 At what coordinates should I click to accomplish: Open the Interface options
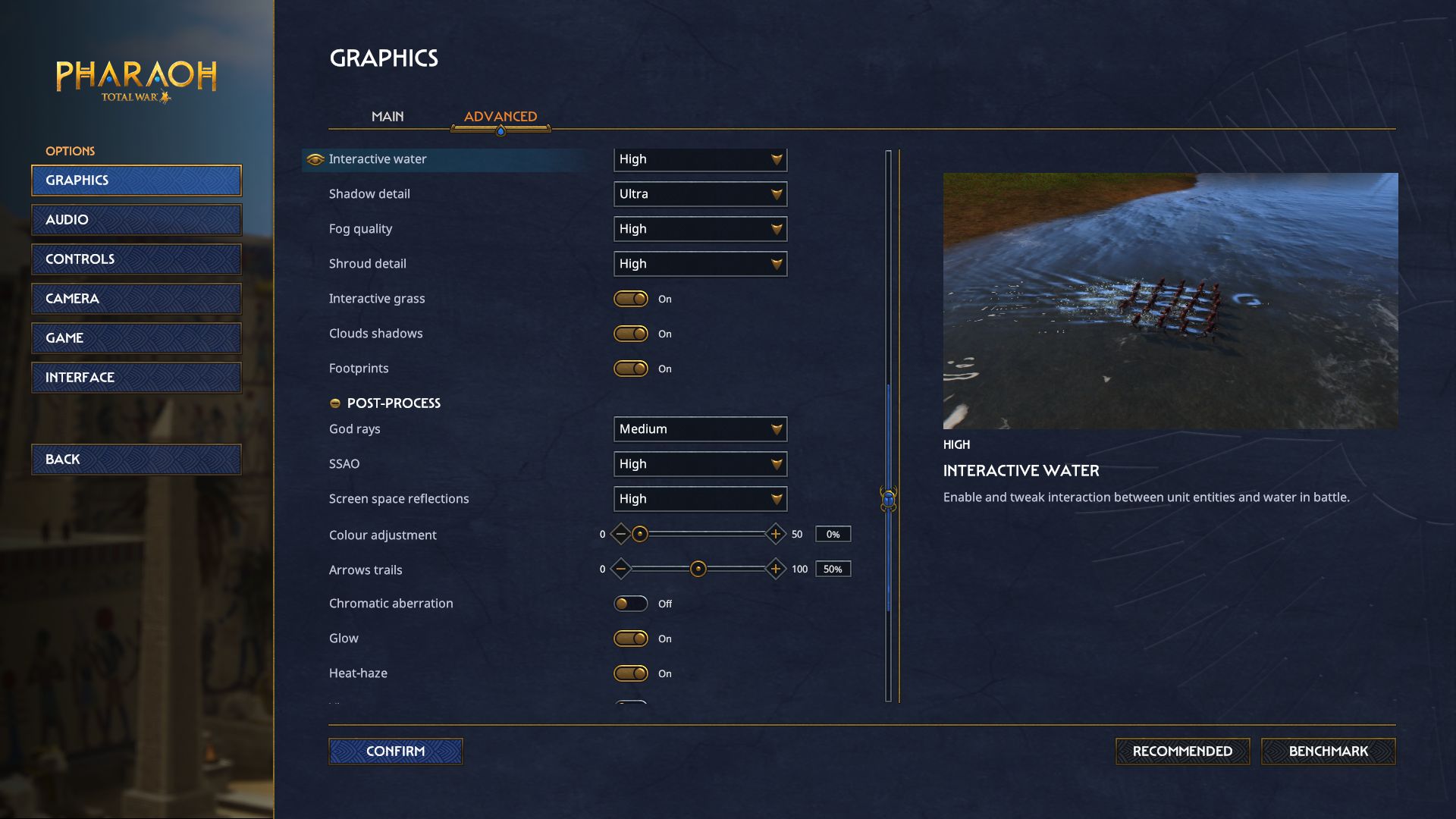coord(136,378)
